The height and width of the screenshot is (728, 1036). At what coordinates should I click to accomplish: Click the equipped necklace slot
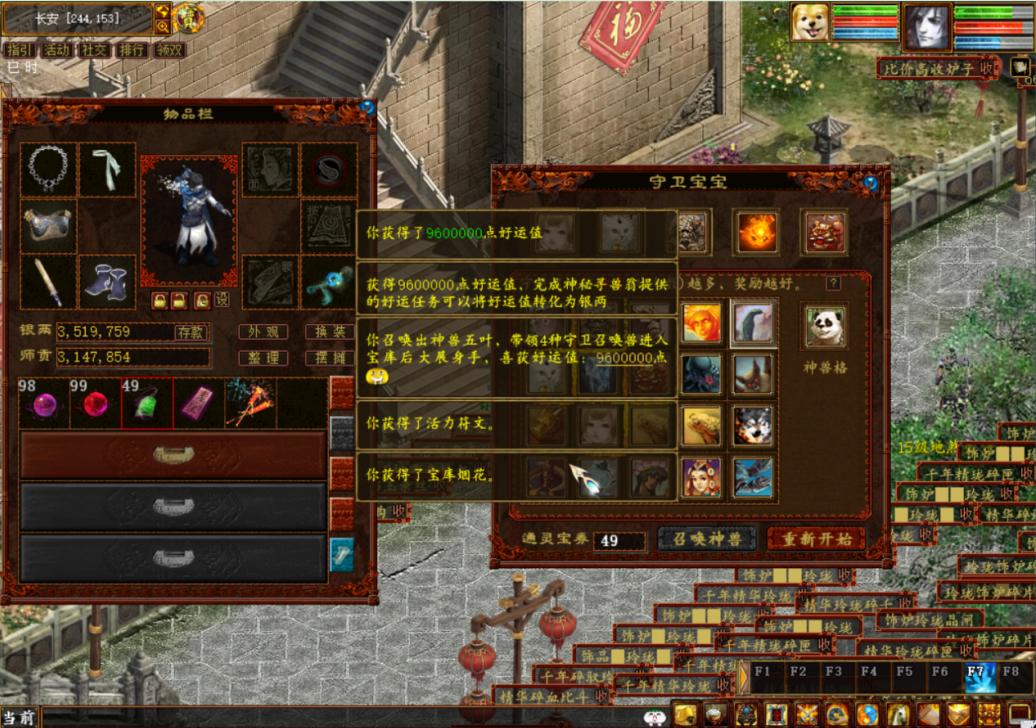click(48, 169)
